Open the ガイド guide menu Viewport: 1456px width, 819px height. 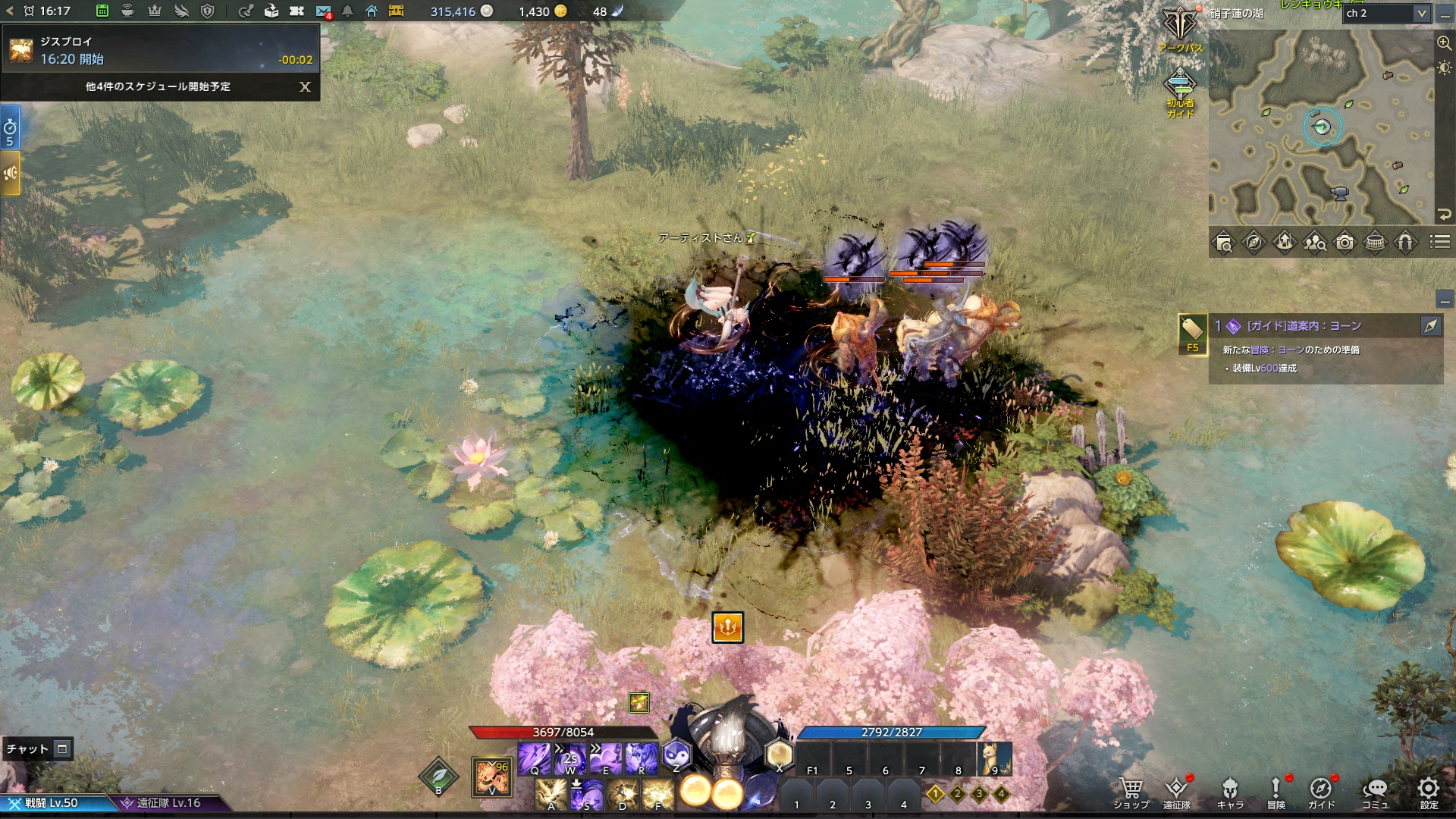click(1321, 792)
